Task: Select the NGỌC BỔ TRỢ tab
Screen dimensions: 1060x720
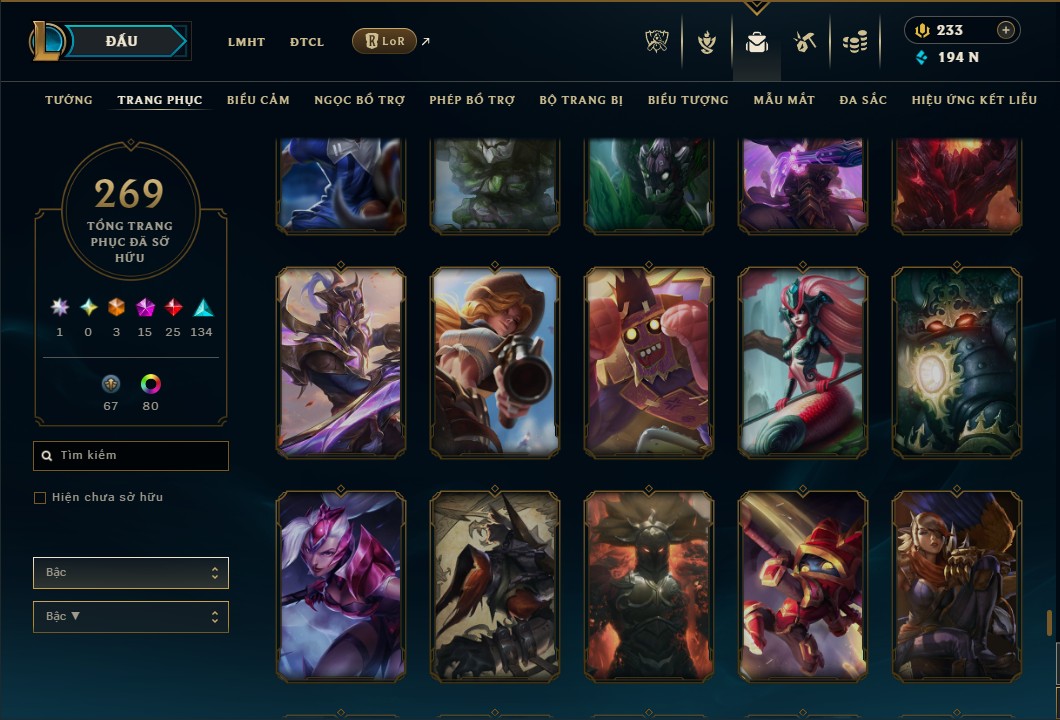Action: pyautogui.click(x=359, y=100)
